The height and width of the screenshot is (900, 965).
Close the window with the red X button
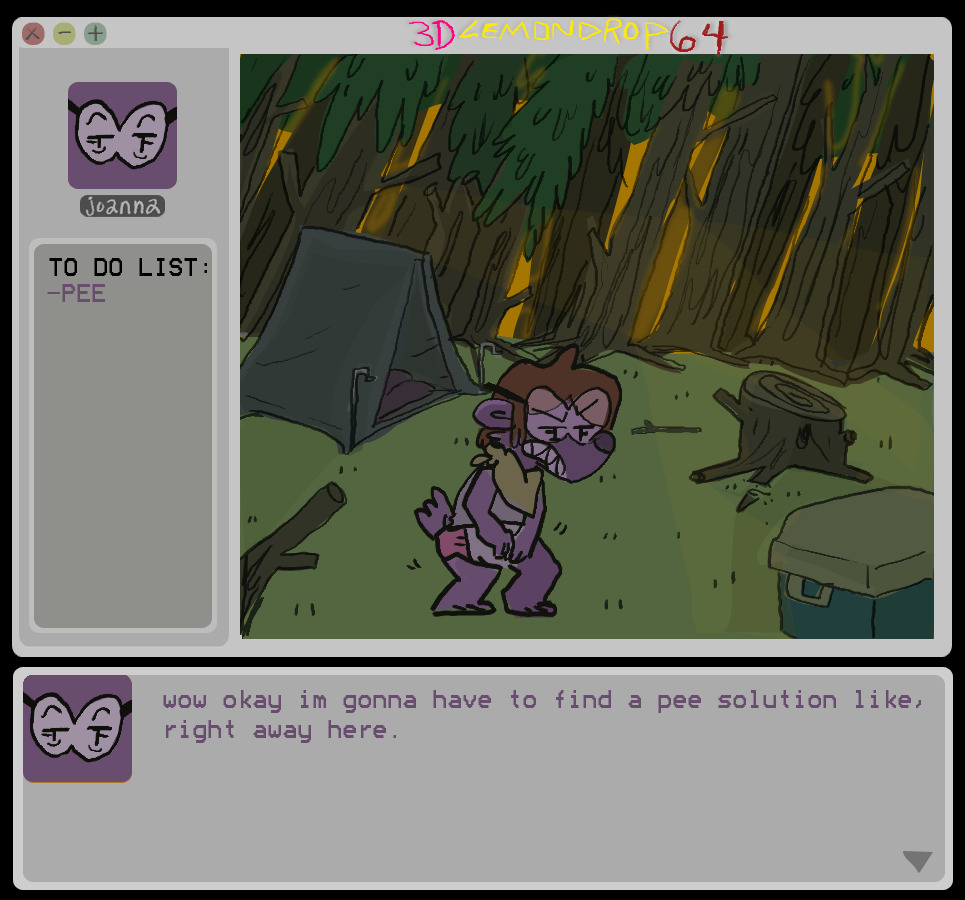(33, 34)
